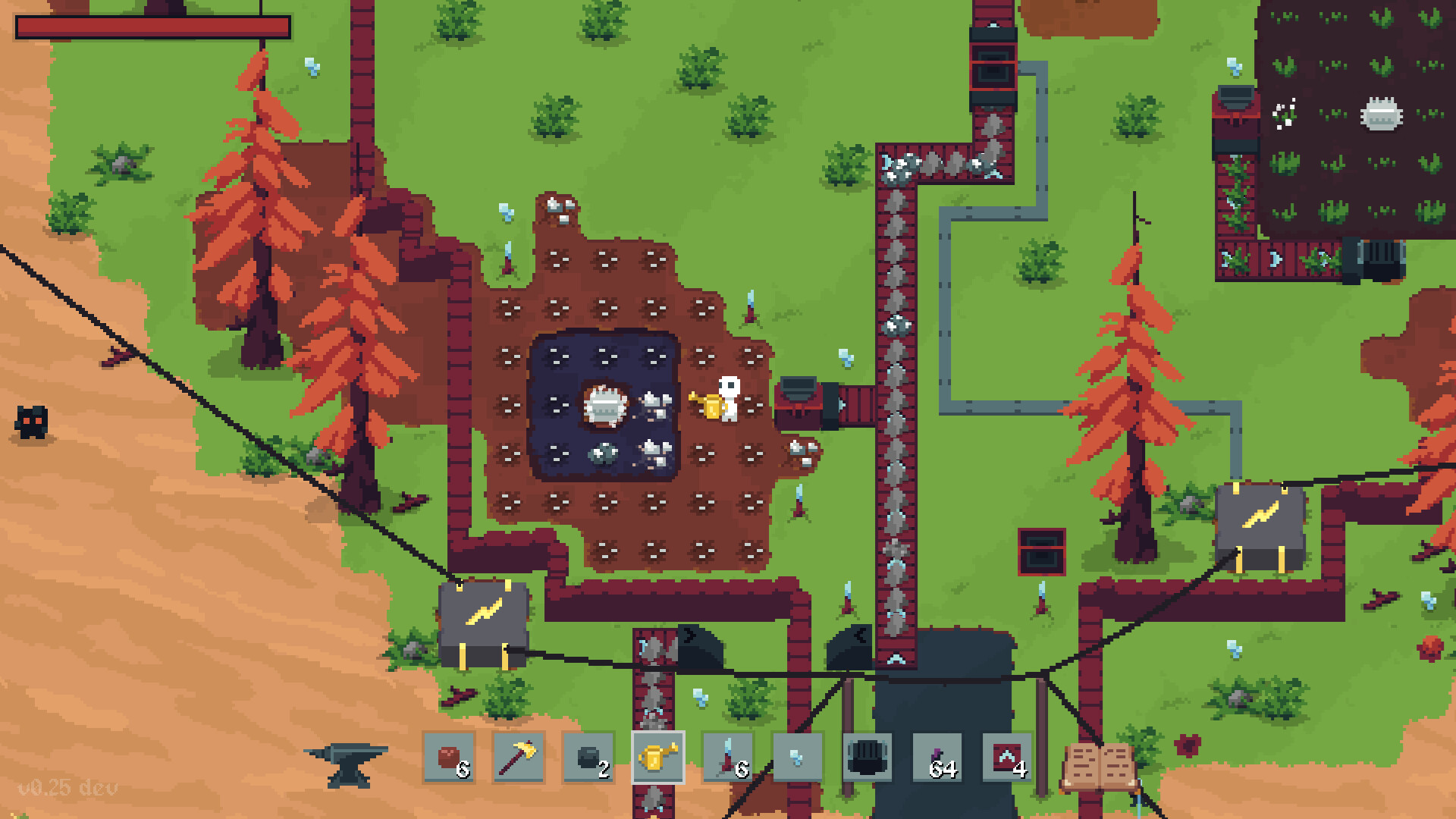This screenshot has width=1456, height=819.
Task: Open the chest beside the player
Action: click(796, 402)
